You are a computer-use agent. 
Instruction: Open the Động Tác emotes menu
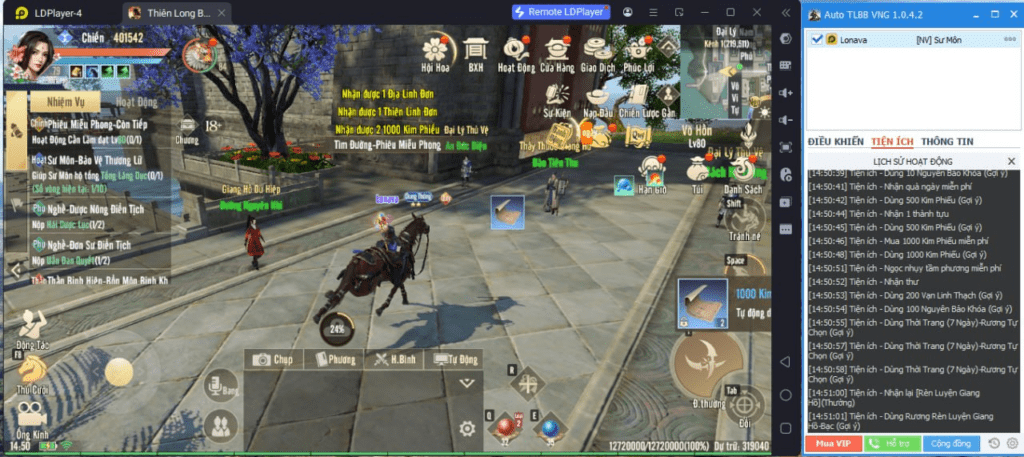point(33,327)
